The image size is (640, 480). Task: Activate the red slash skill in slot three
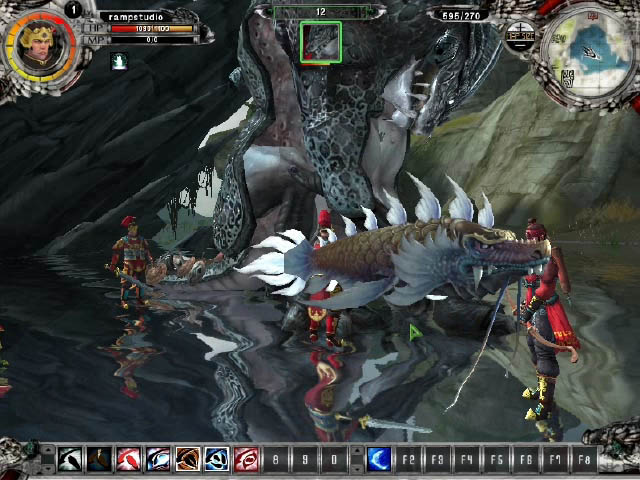point(128,460)
